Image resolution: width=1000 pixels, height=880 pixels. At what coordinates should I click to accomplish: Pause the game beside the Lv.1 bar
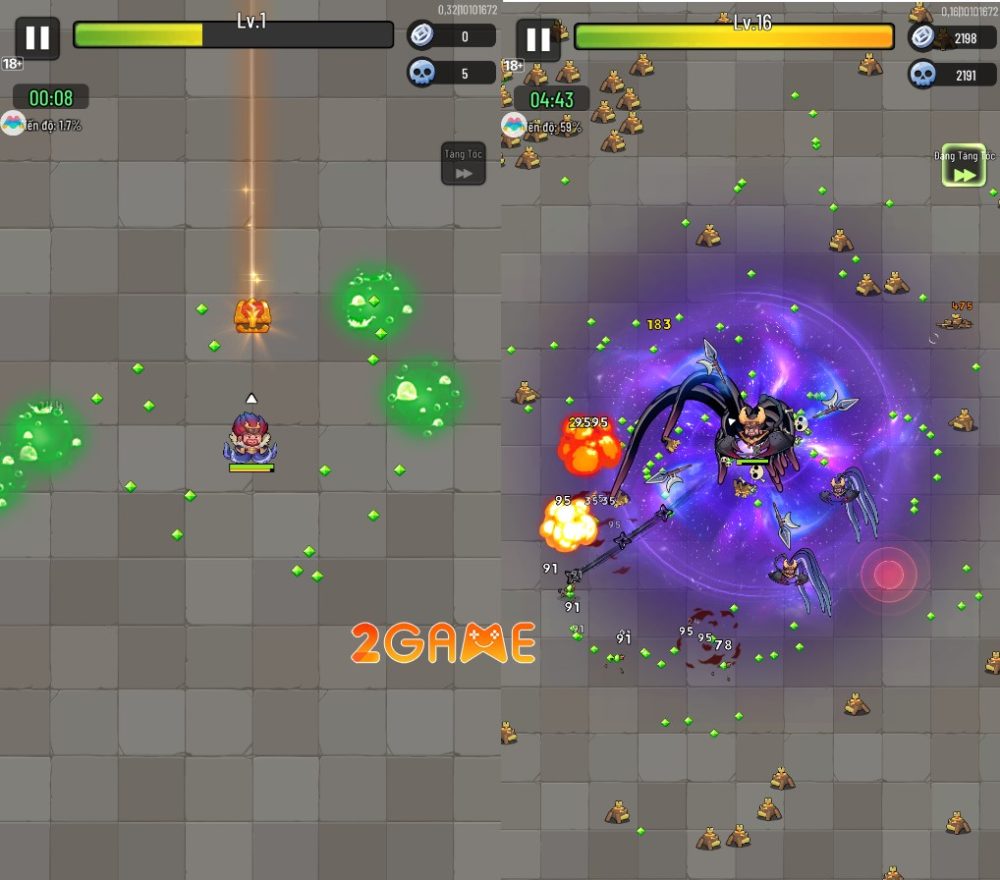(x=37, y=39)
